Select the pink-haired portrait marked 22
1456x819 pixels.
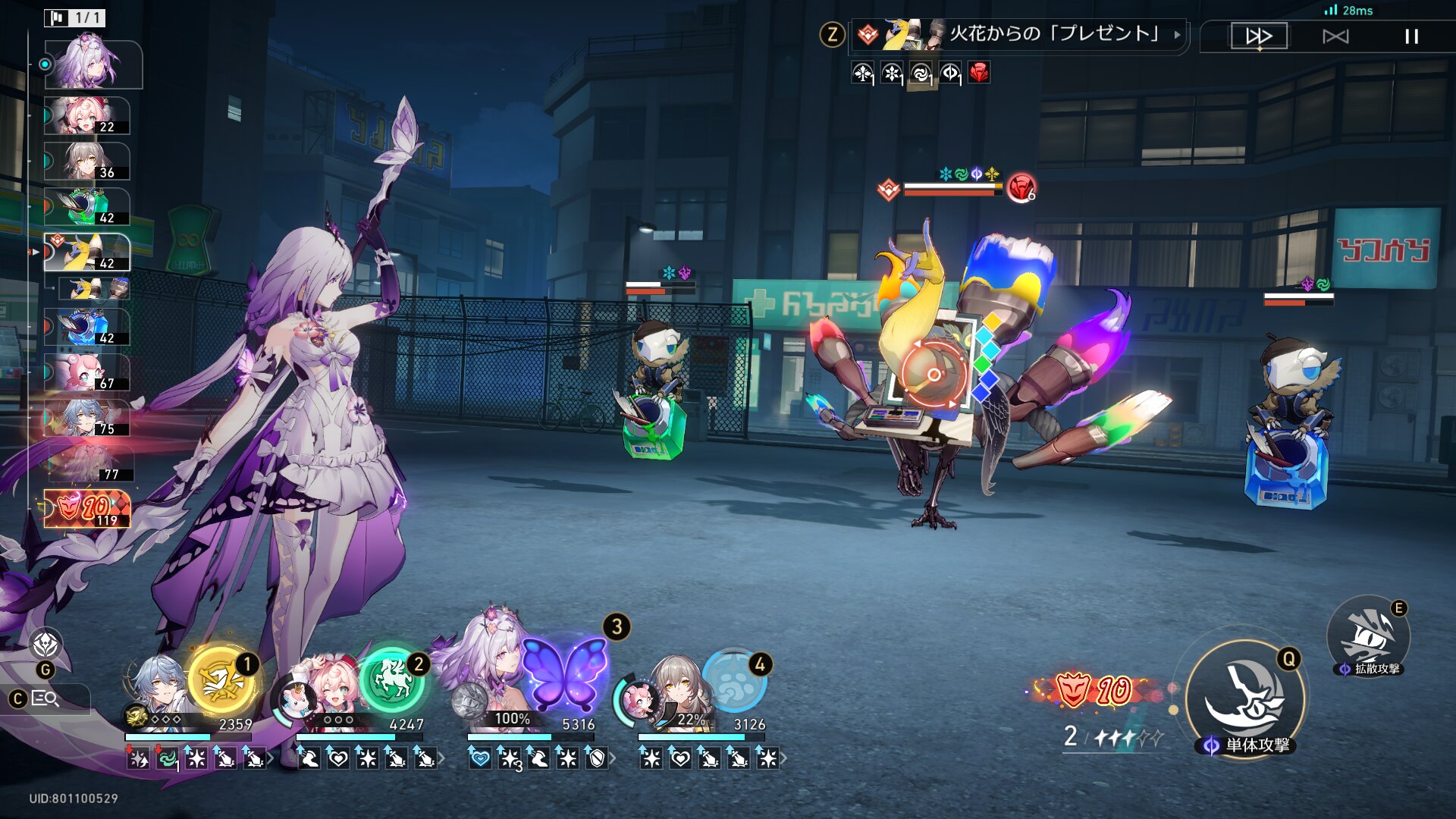click(x=87, y=116)
